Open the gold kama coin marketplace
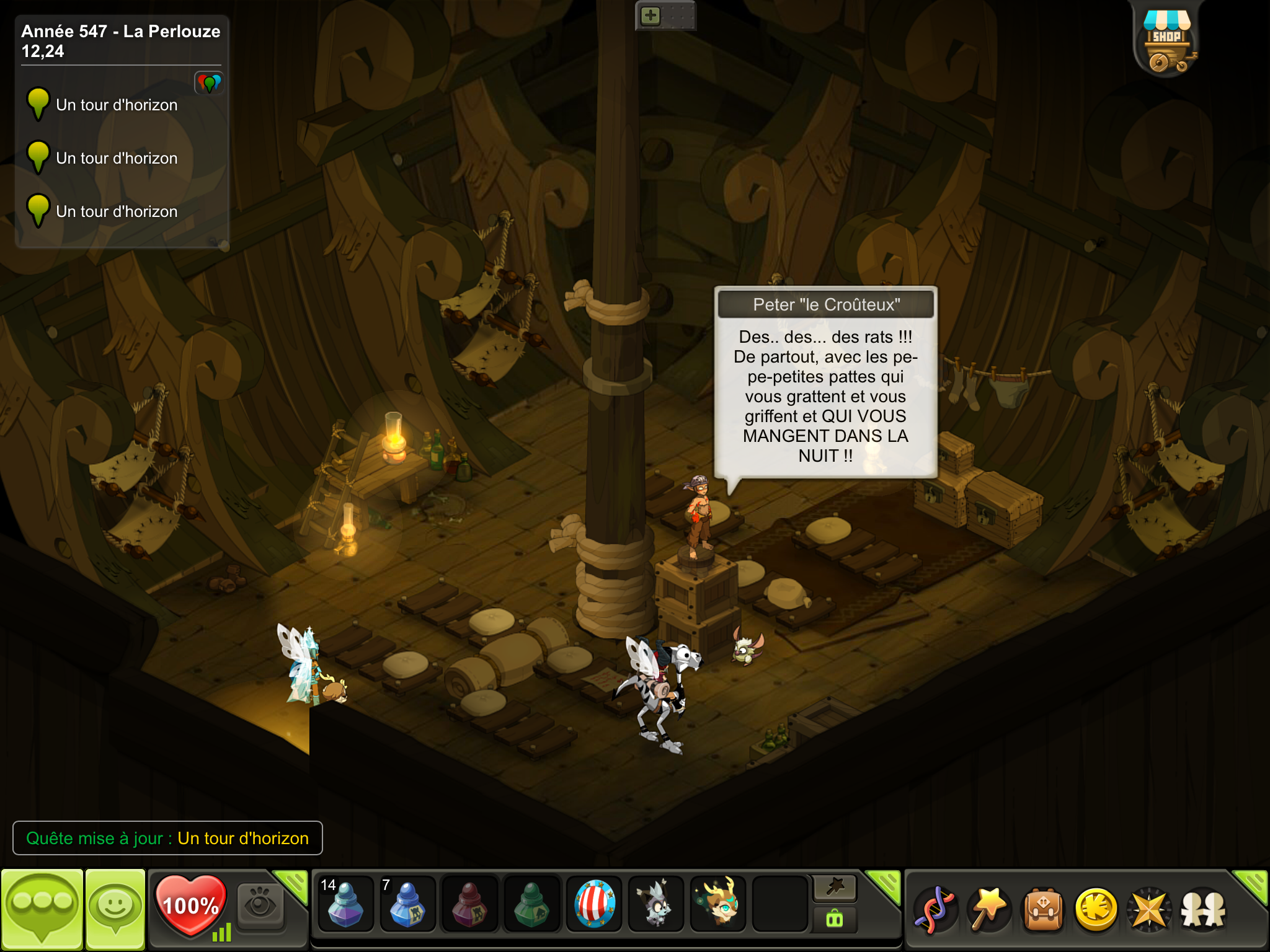The width and height of the screenshot is (1270, 952). (1096, 910)
